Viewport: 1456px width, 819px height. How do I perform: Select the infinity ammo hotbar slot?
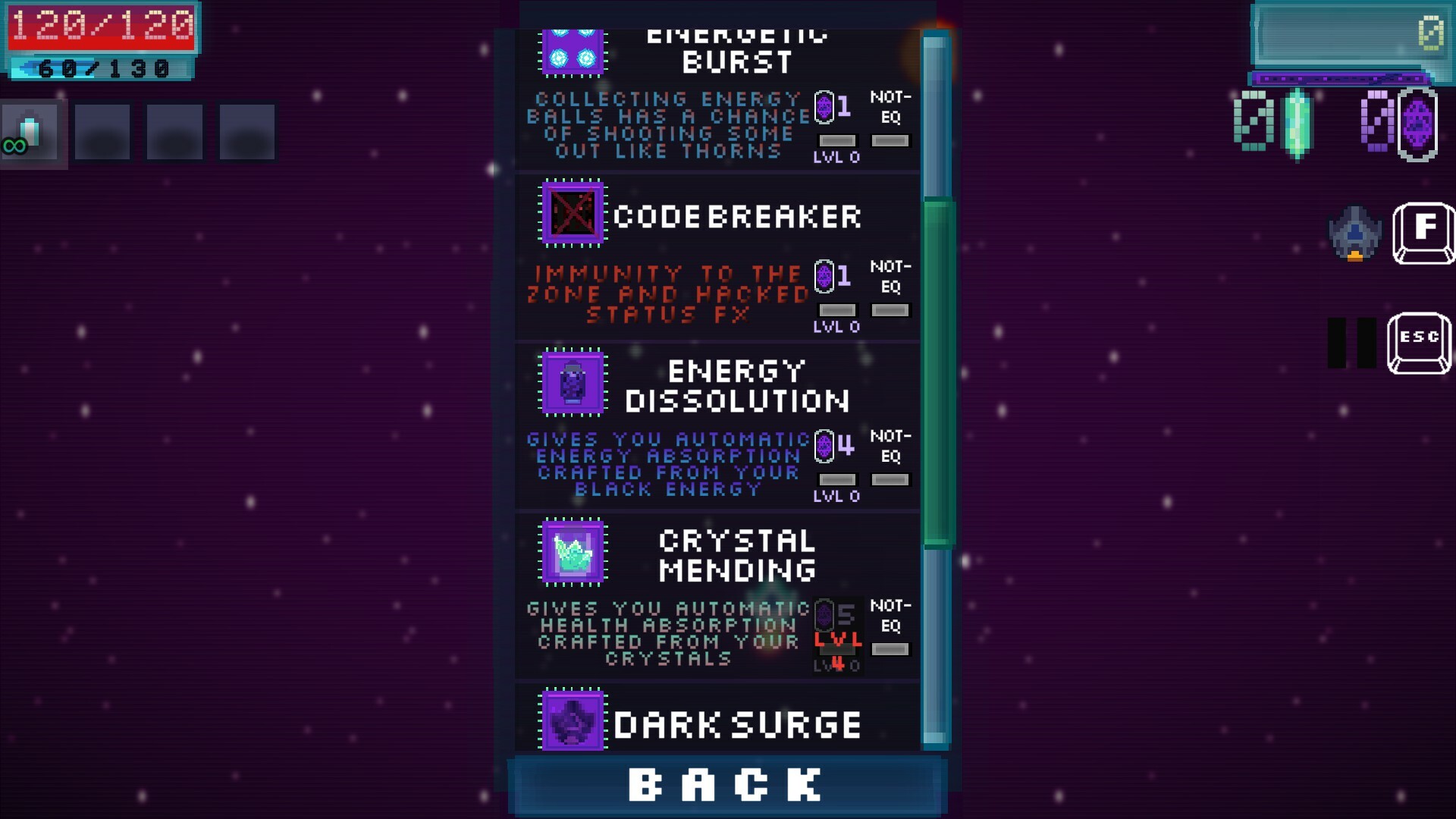point(31,132)
